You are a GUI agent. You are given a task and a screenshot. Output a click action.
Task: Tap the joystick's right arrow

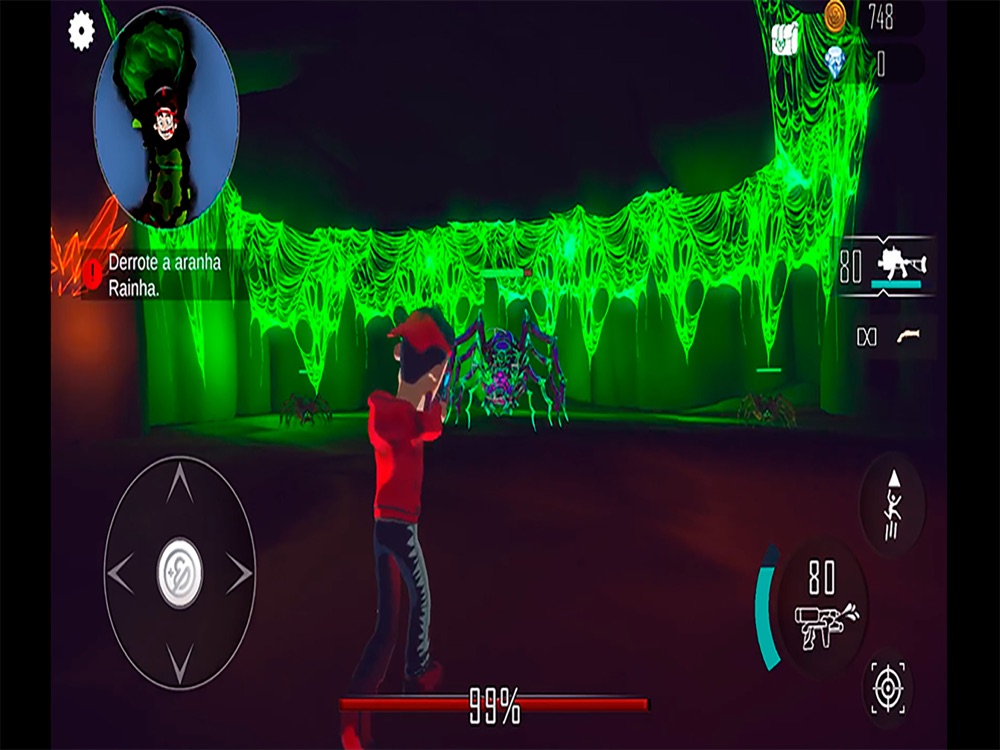239,574
